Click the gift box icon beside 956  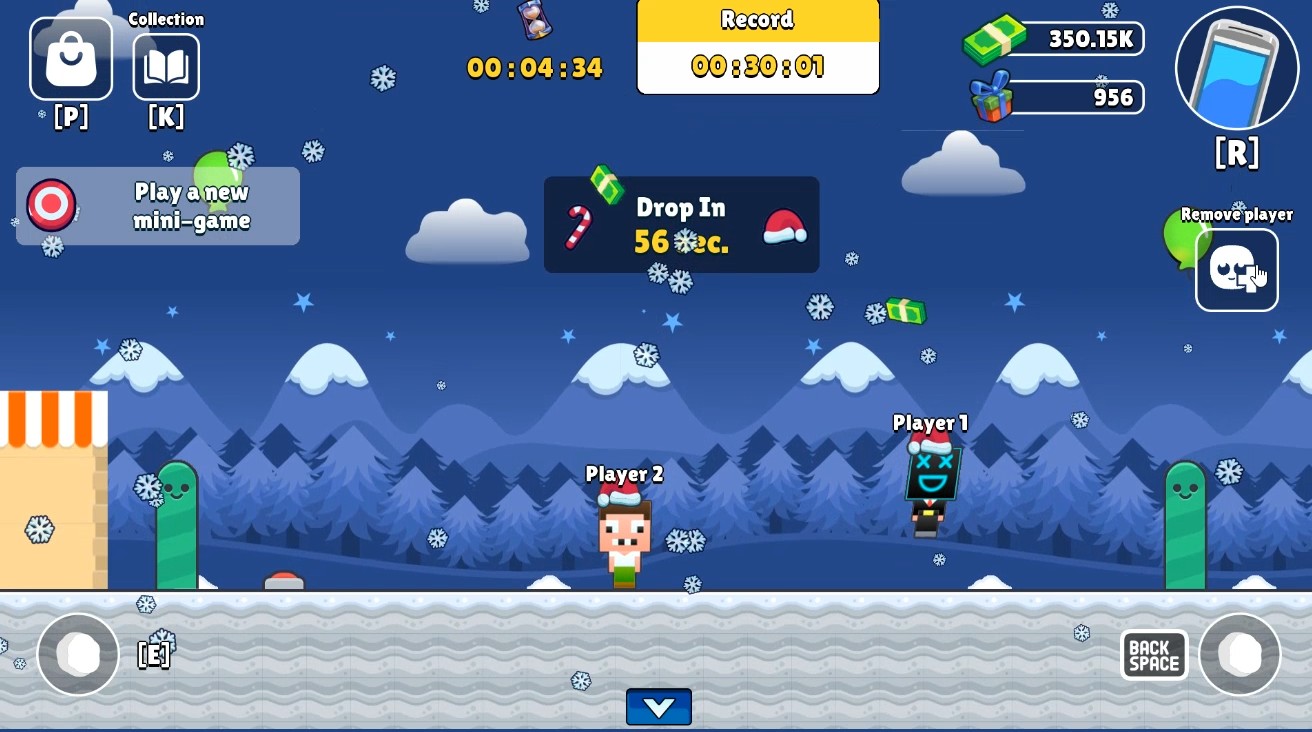(992, 97)
